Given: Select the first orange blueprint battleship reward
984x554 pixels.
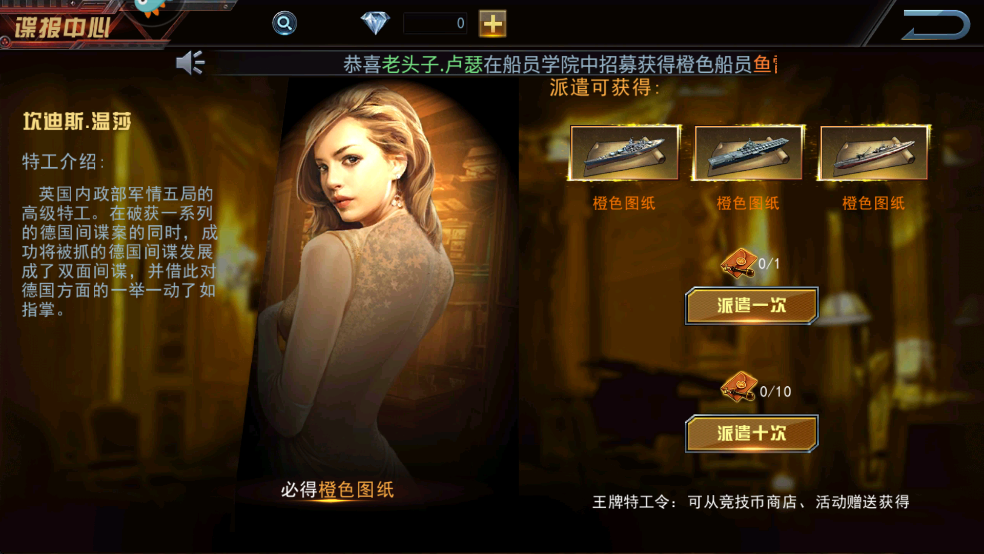Looking at the screenshot, I should 625,153.
